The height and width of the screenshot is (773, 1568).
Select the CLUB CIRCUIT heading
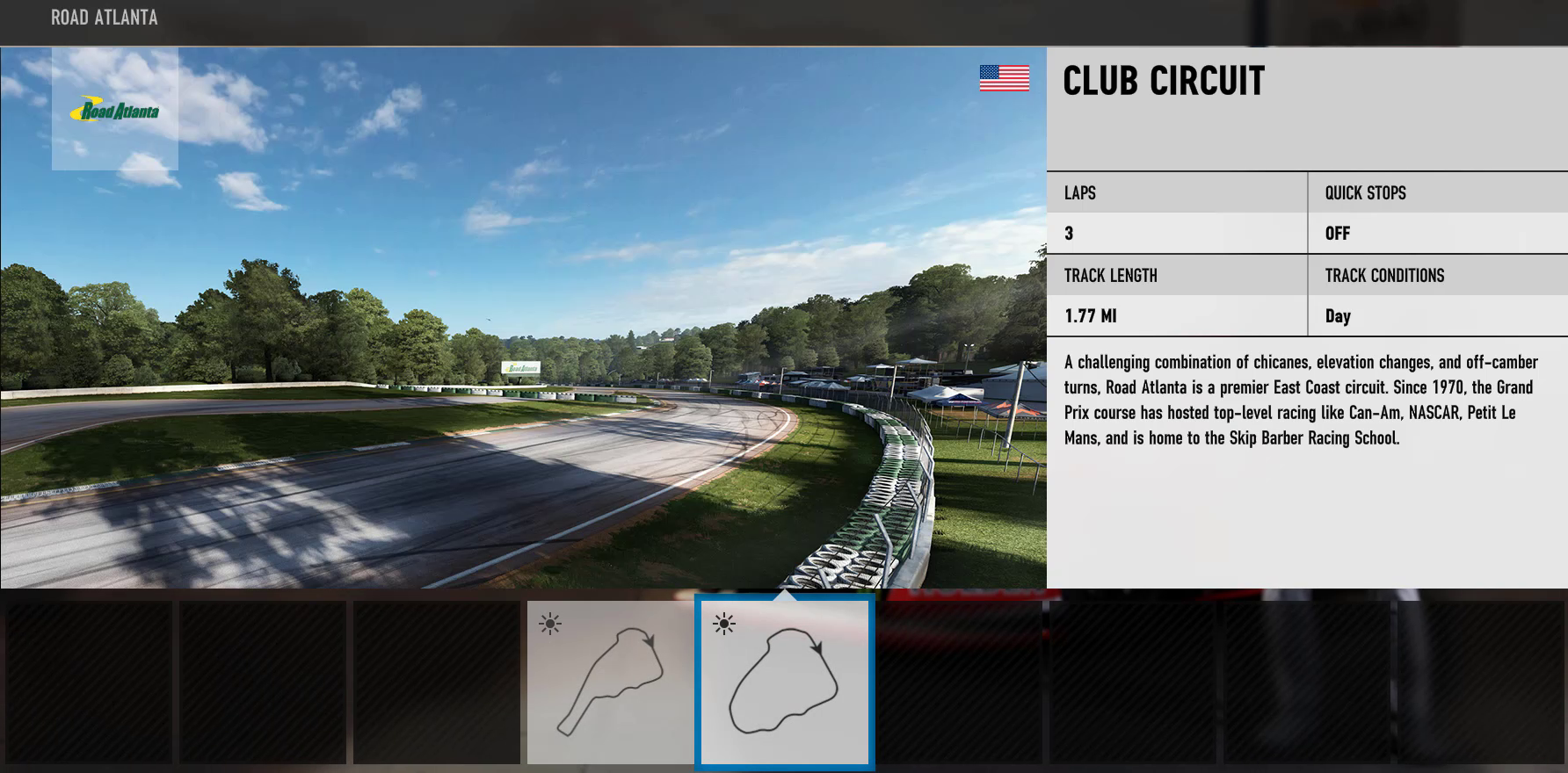point(1163,83)
